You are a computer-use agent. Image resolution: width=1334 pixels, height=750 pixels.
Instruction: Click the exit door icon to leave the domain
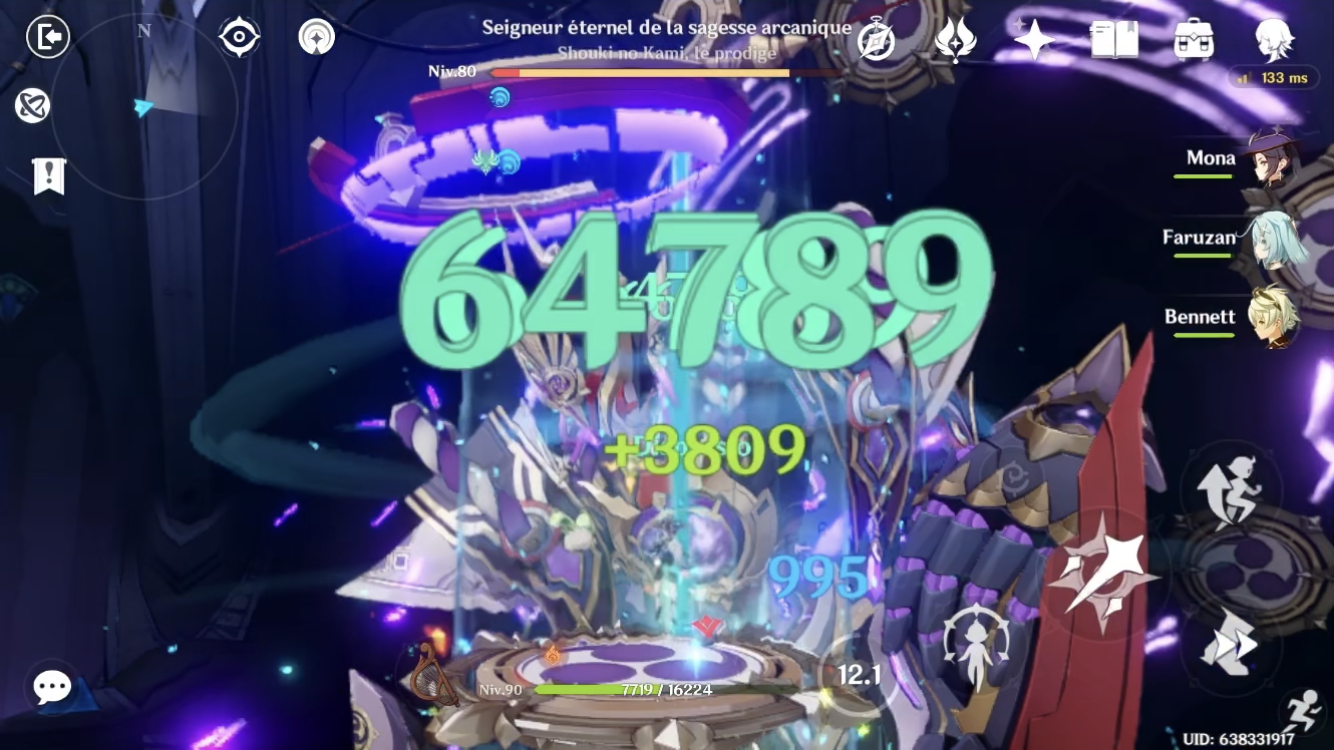[47, 34]
